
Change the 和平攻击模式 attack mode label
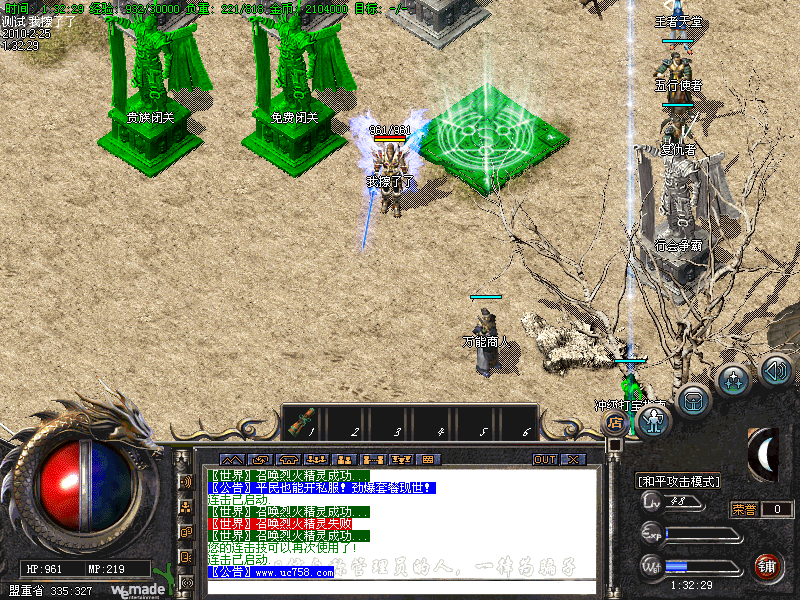(x=679, y=481)
